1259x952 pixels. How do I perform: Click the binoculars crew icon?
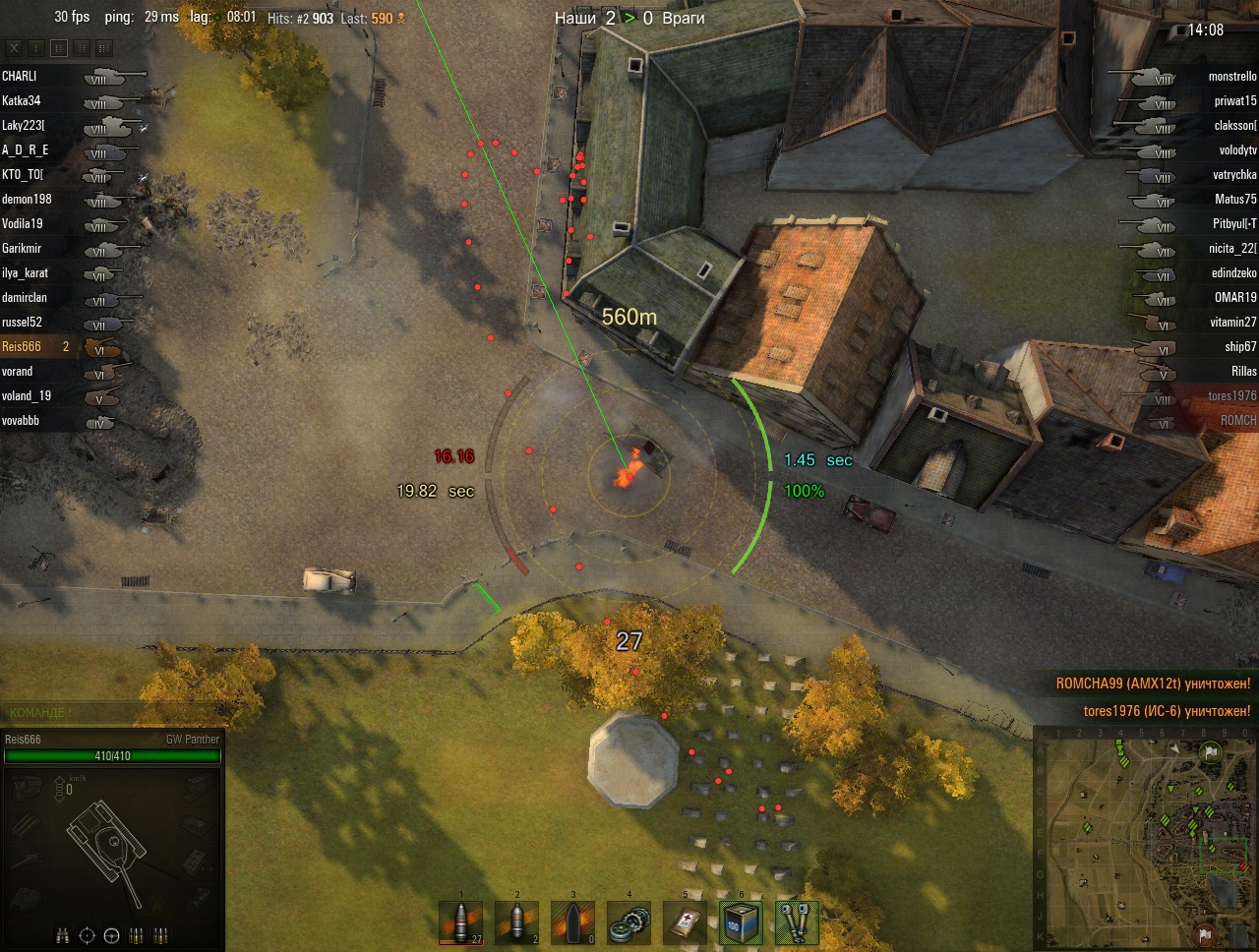click(x=62, y=934)
